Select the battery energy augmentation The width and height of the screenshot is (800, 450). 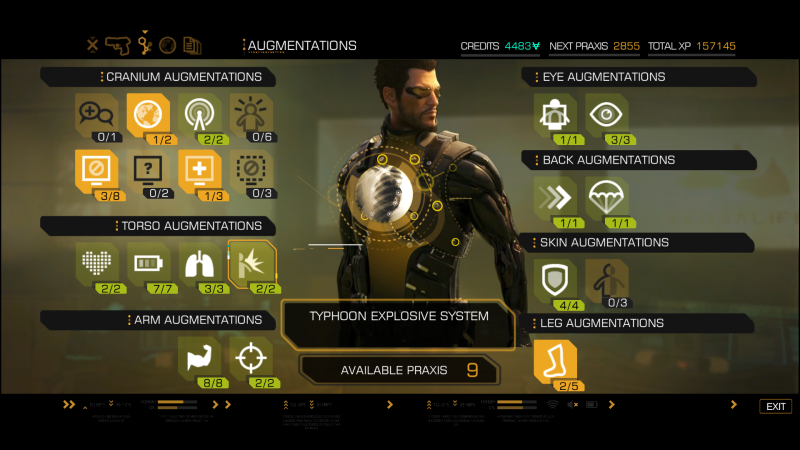[x=147, y=263]
